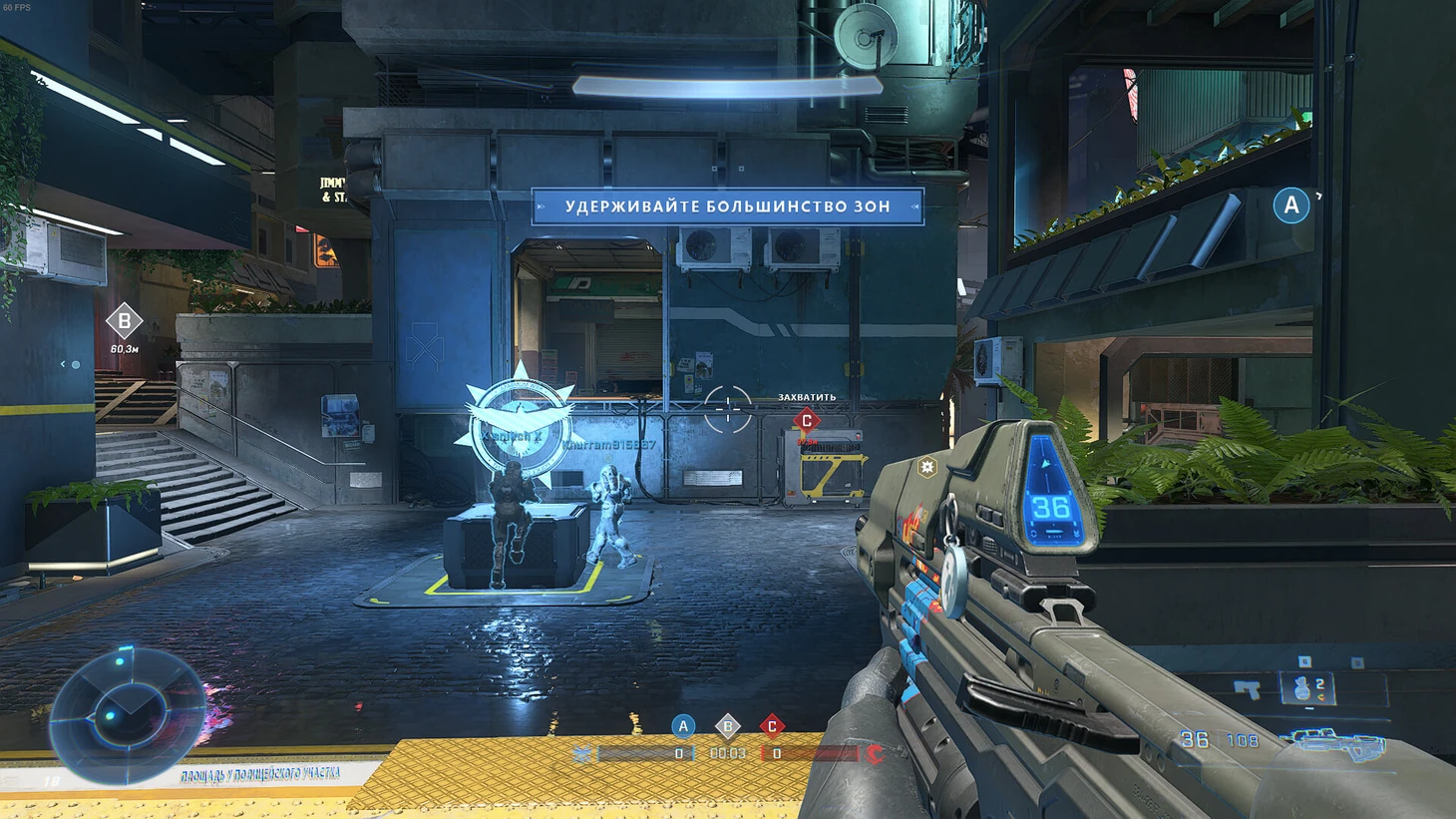This screenshot has width=1456, height=819.
Task: Select the neutral zone B status icon
Action: point(727,726)
